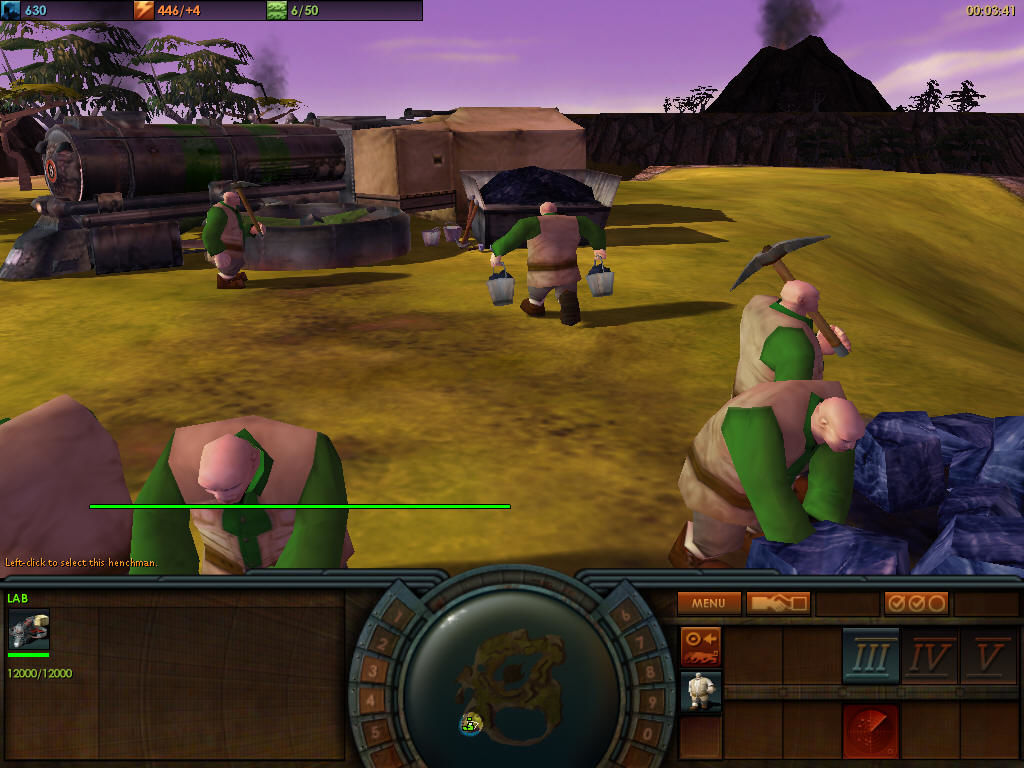
Task: Choose control group 3 slot
Action: tap(371, 672)
